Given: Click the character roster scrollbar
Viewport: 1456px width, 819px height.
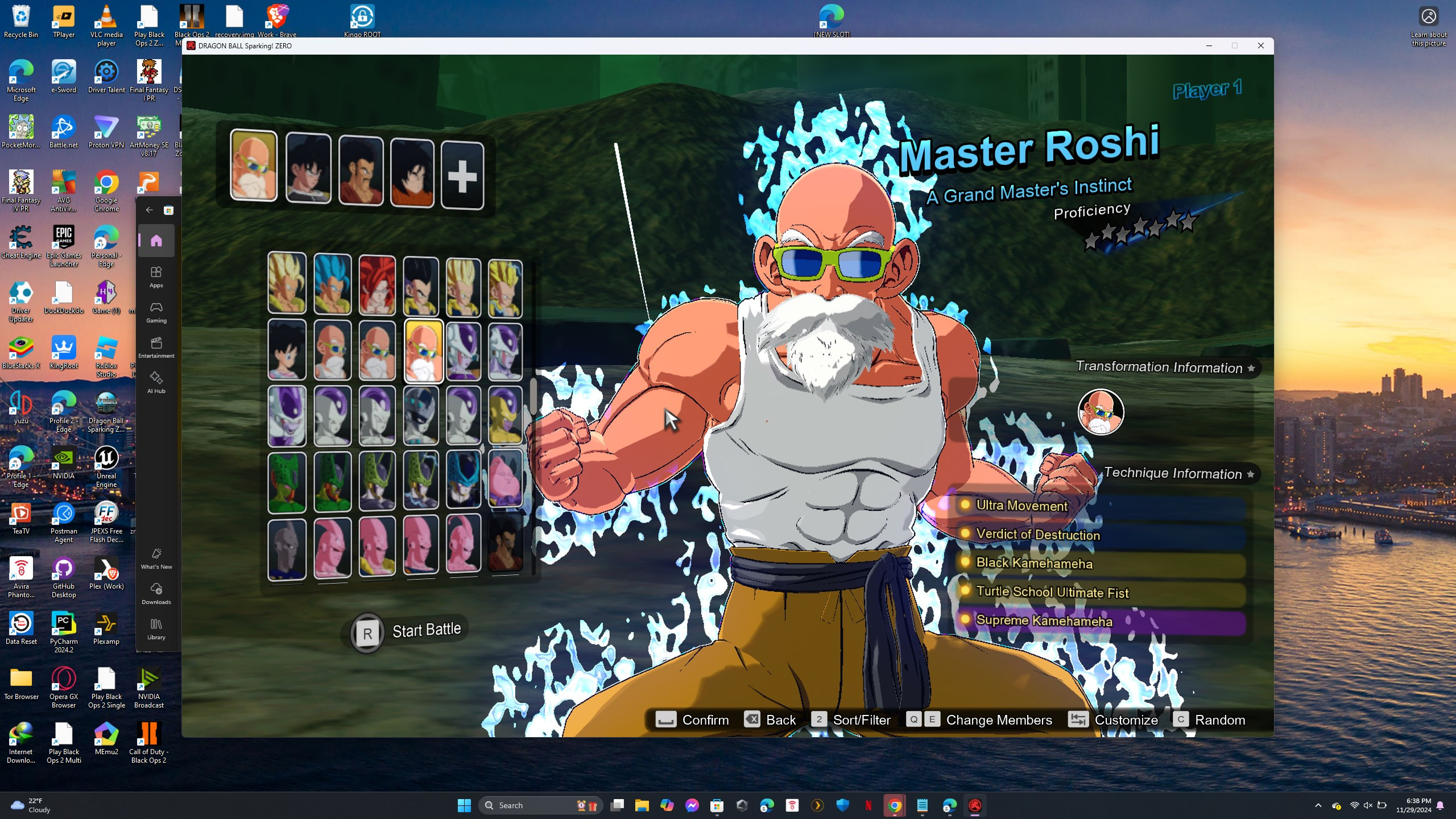Looking at the screenshot, I should (x=533, y=397).
